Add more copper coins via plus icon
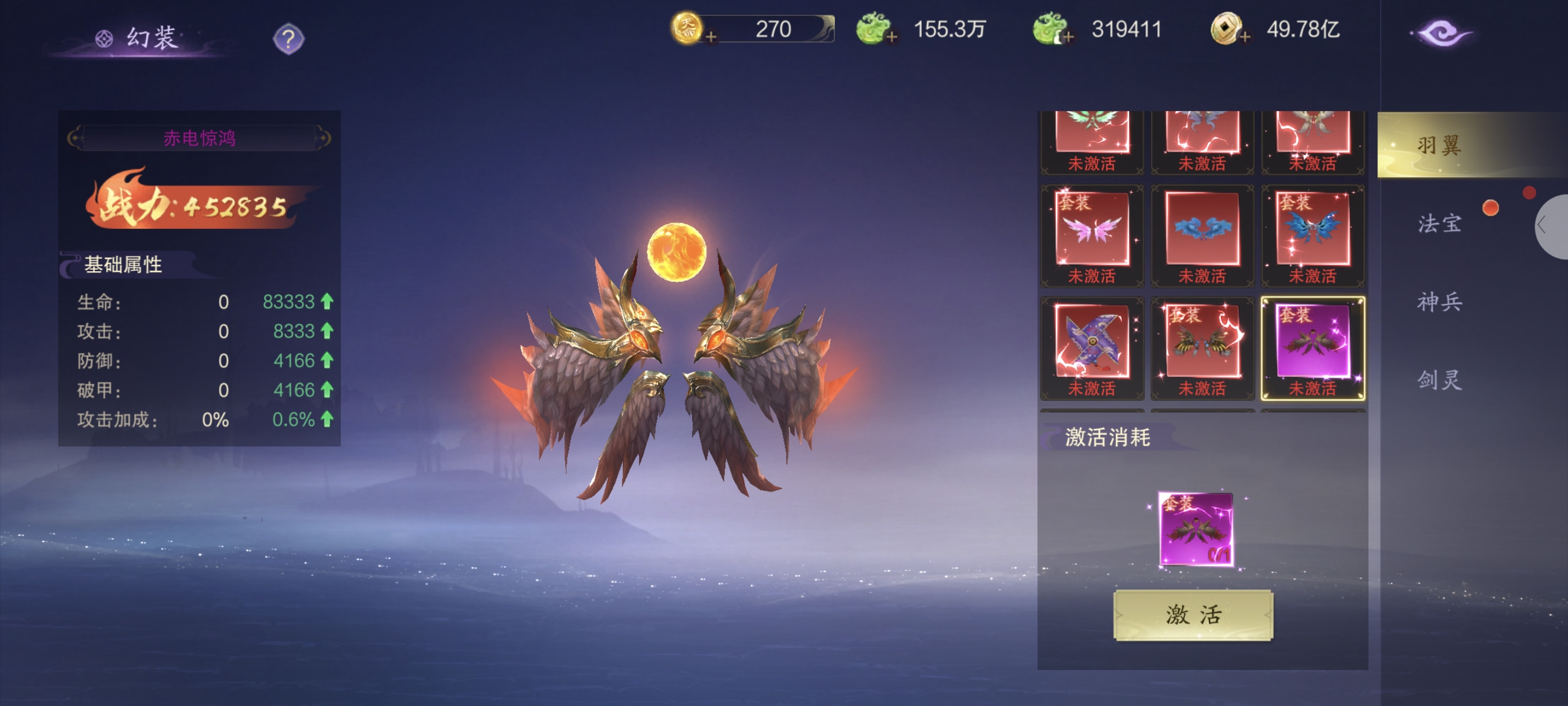Image resolution: width=1568 pixels, height=706 pixels. [1245, 38]
